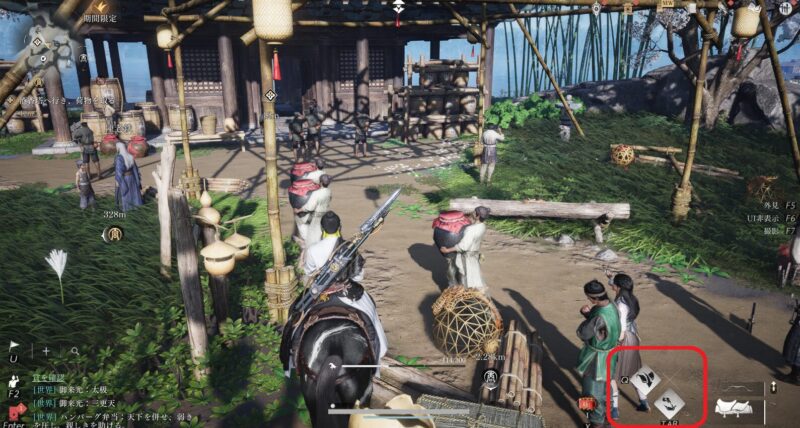Activate the lower diamond skill icon
This screenshot has width=800, height=428.
click(x=669, y=402)
